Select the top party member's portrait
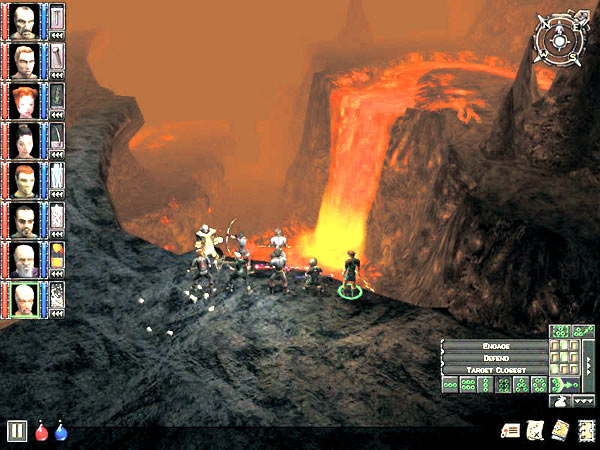 pyautogui.click(x=27, y=19)
